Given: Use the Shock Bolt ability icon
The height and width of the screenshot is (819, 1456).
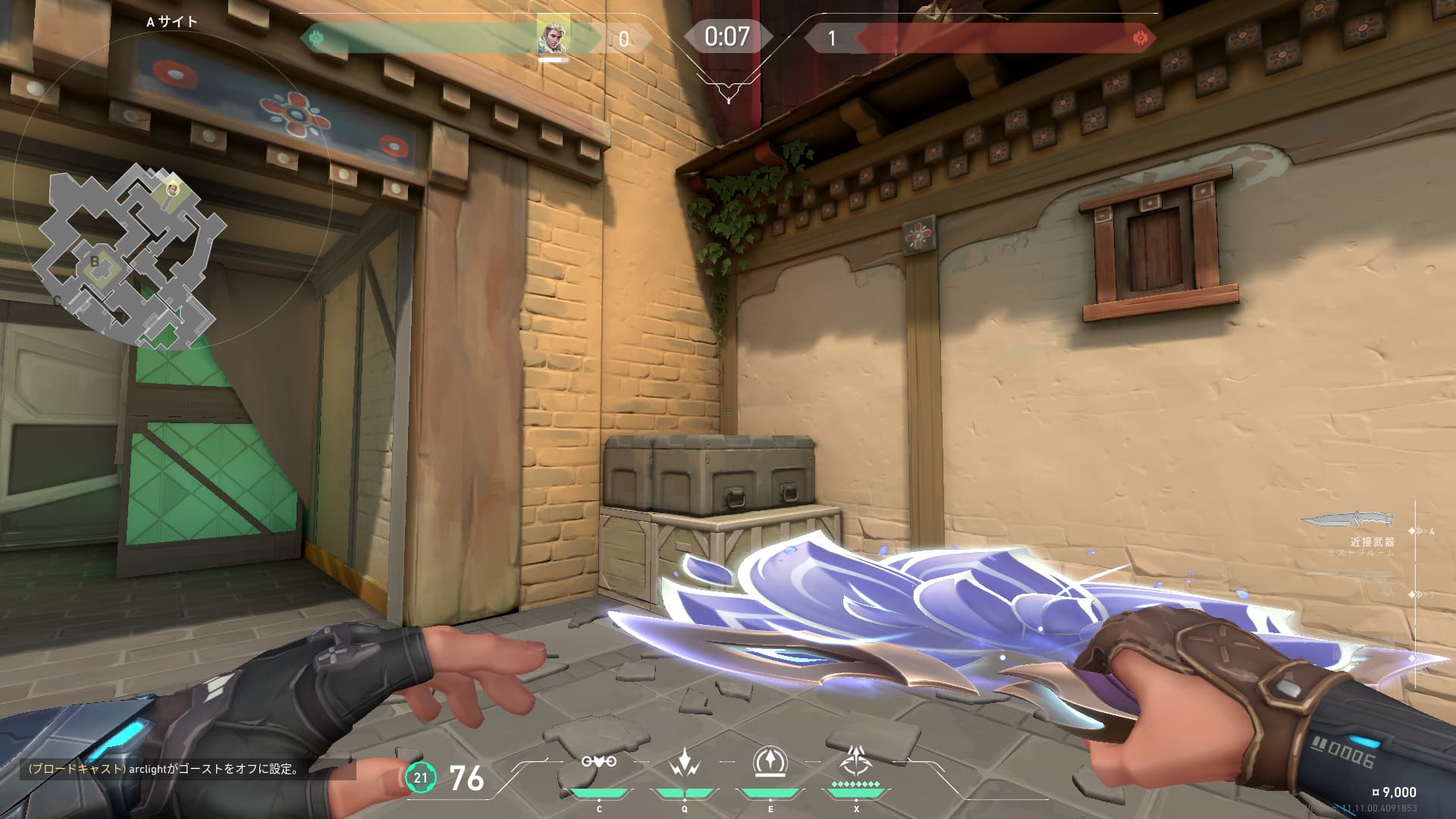Looking at the screenshot, I should pos(684,761).
